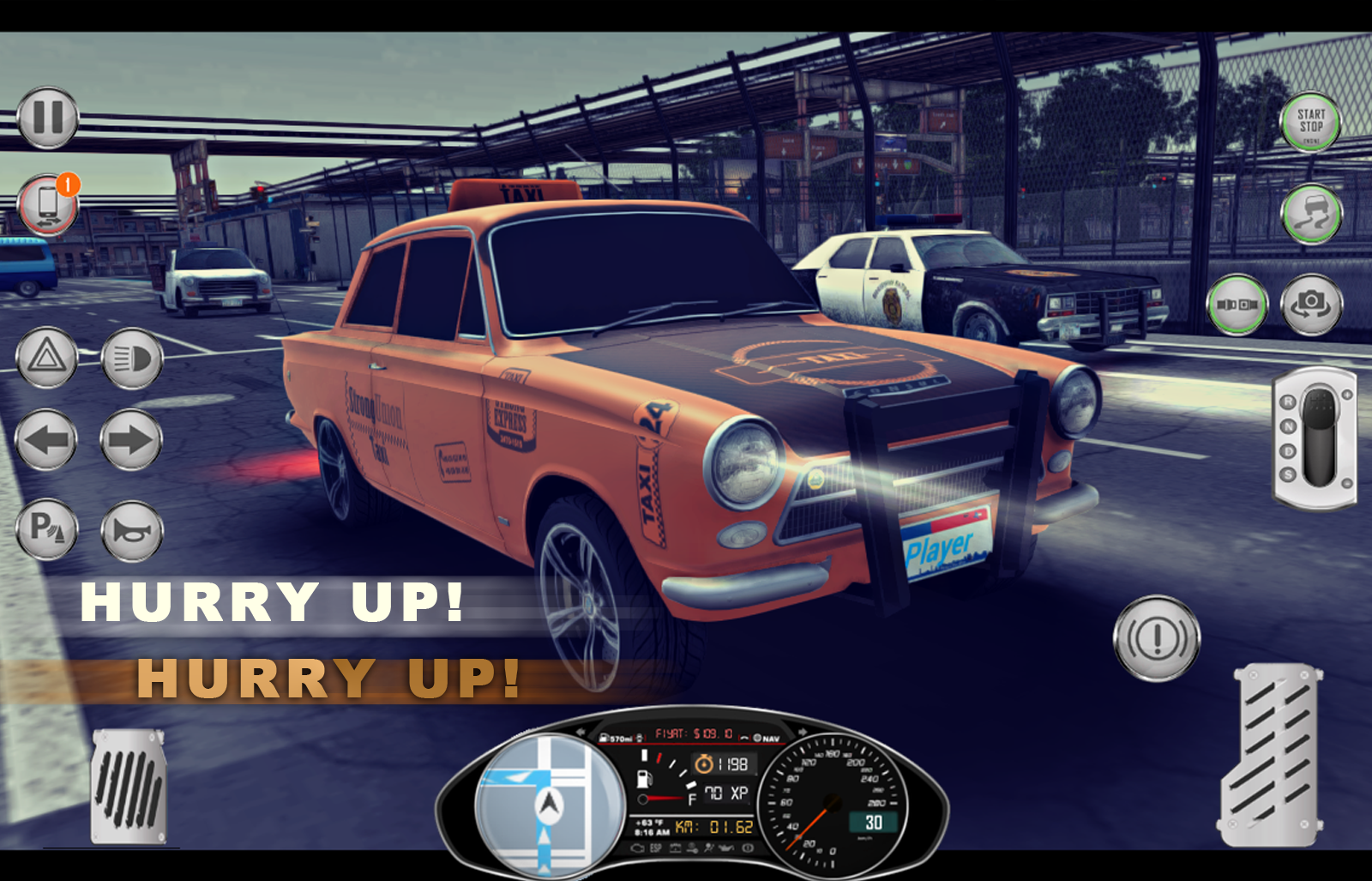Toggle the headlights
The height and width of the screenshot is (881, 1372).
pos(130,359)
